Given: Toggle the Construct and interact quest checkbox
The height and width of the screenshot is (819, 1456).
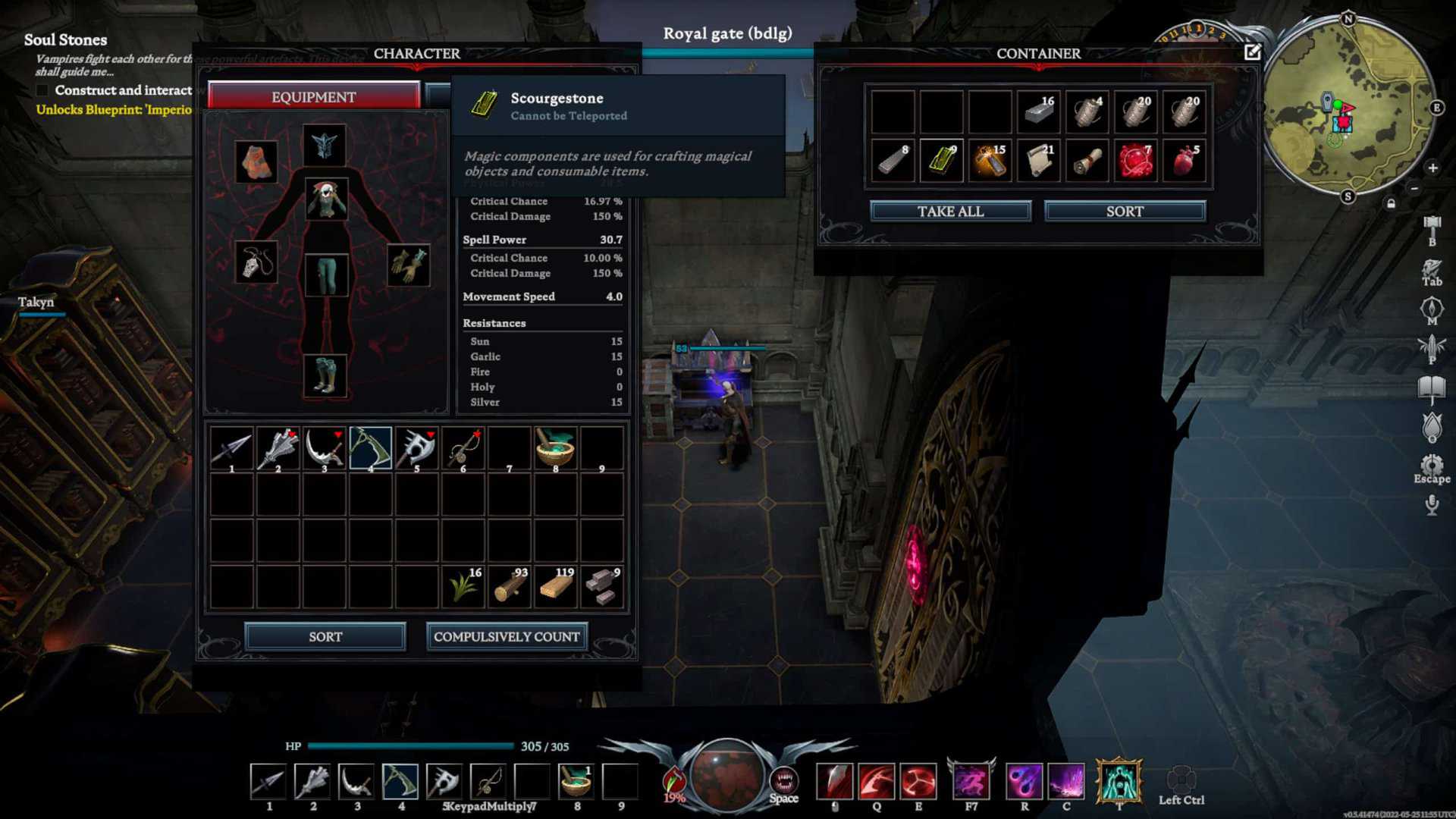Looking at the screenshot, I should click(41, 90).
